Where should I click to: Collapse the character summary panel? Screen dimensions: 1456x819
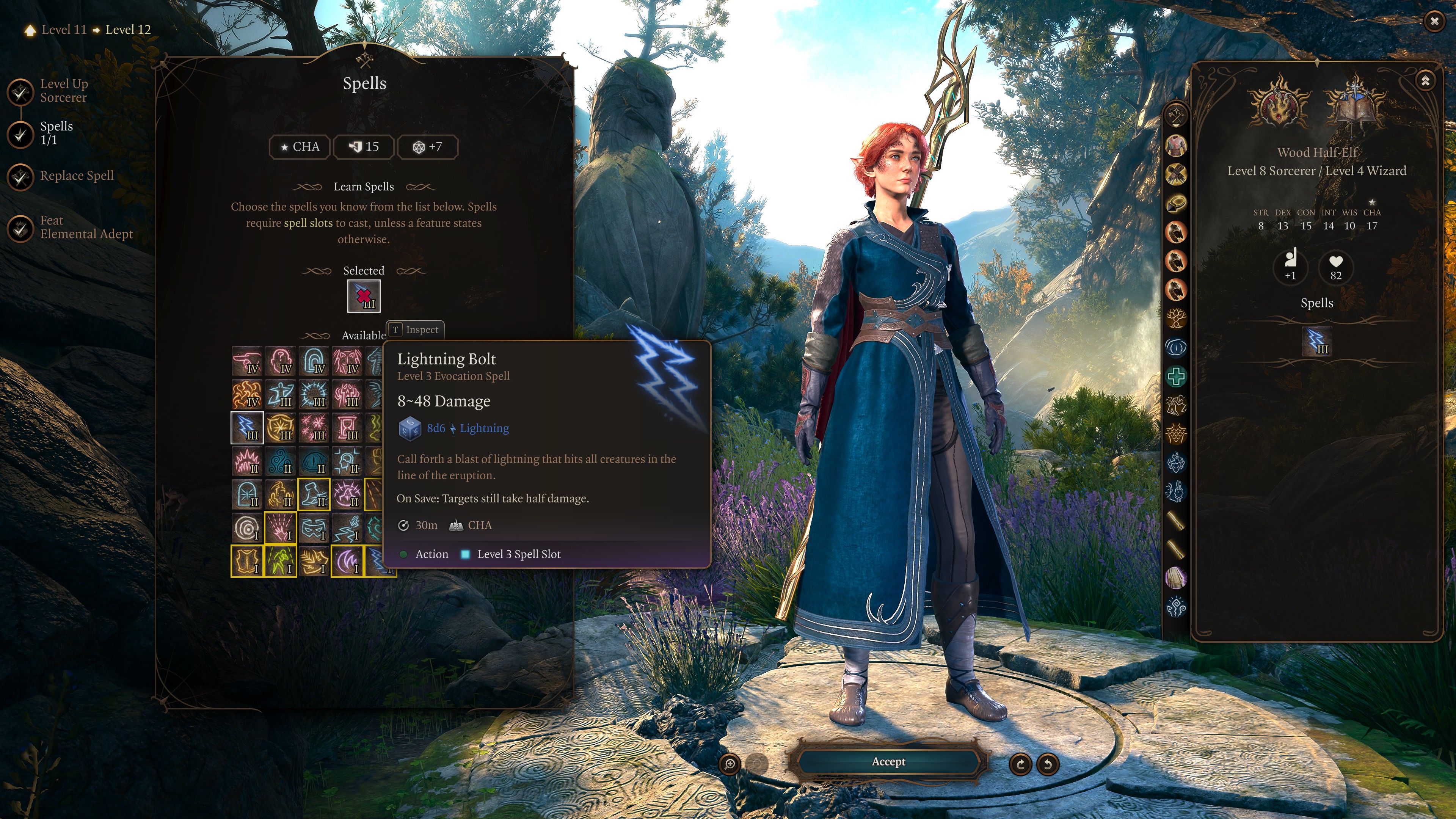(x=1425, y=81)
